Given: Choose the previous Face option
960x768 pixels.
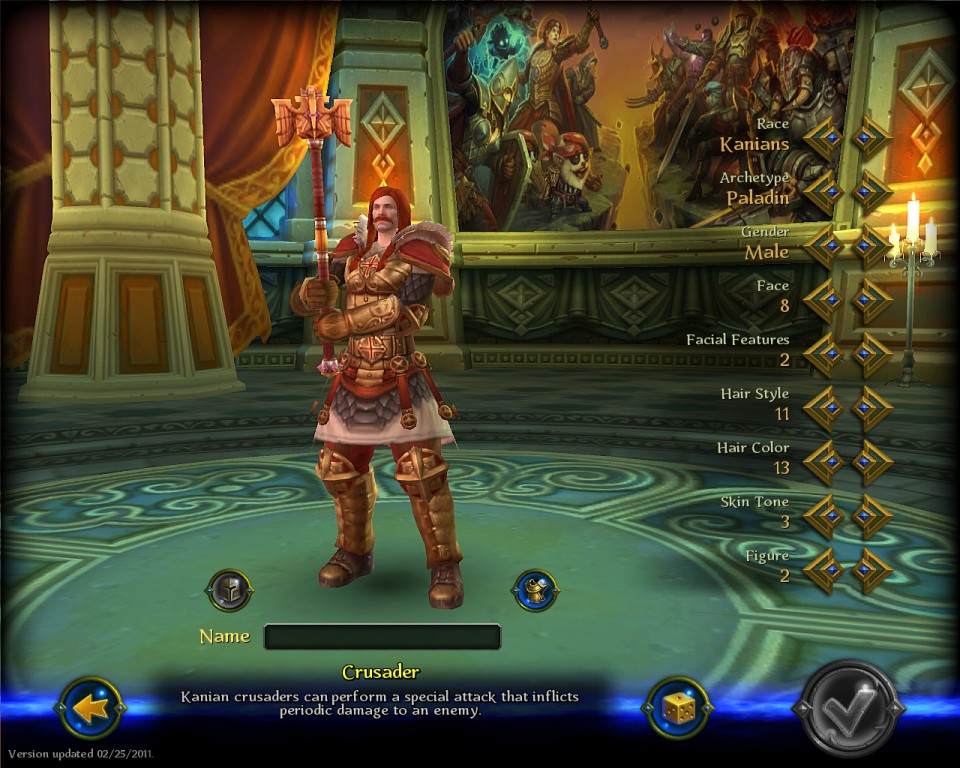Looking at the screenshot, I should (824, 300).
